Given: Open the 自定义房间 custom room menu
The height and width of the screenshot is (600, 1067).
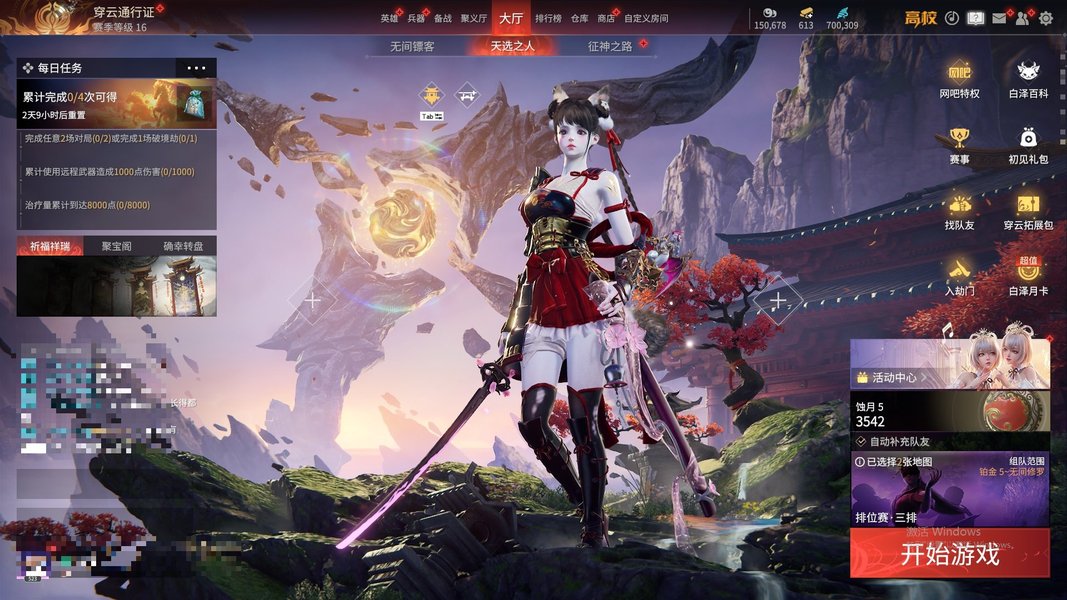Looking at the screenshot, I should pos(645,18).
